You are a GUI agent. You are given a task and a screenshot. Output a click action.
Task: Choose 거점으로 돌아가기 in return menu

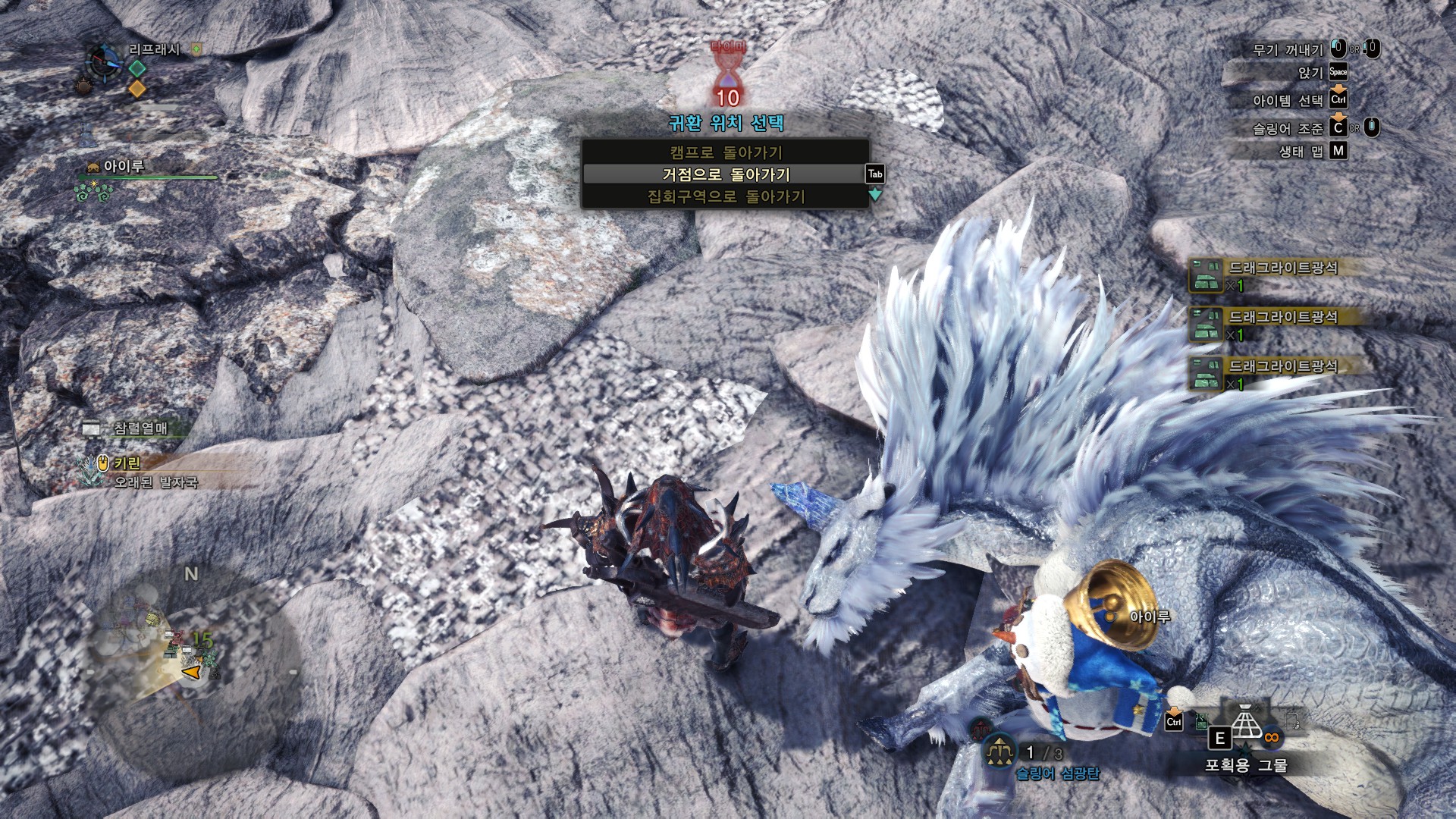[725, 174]
